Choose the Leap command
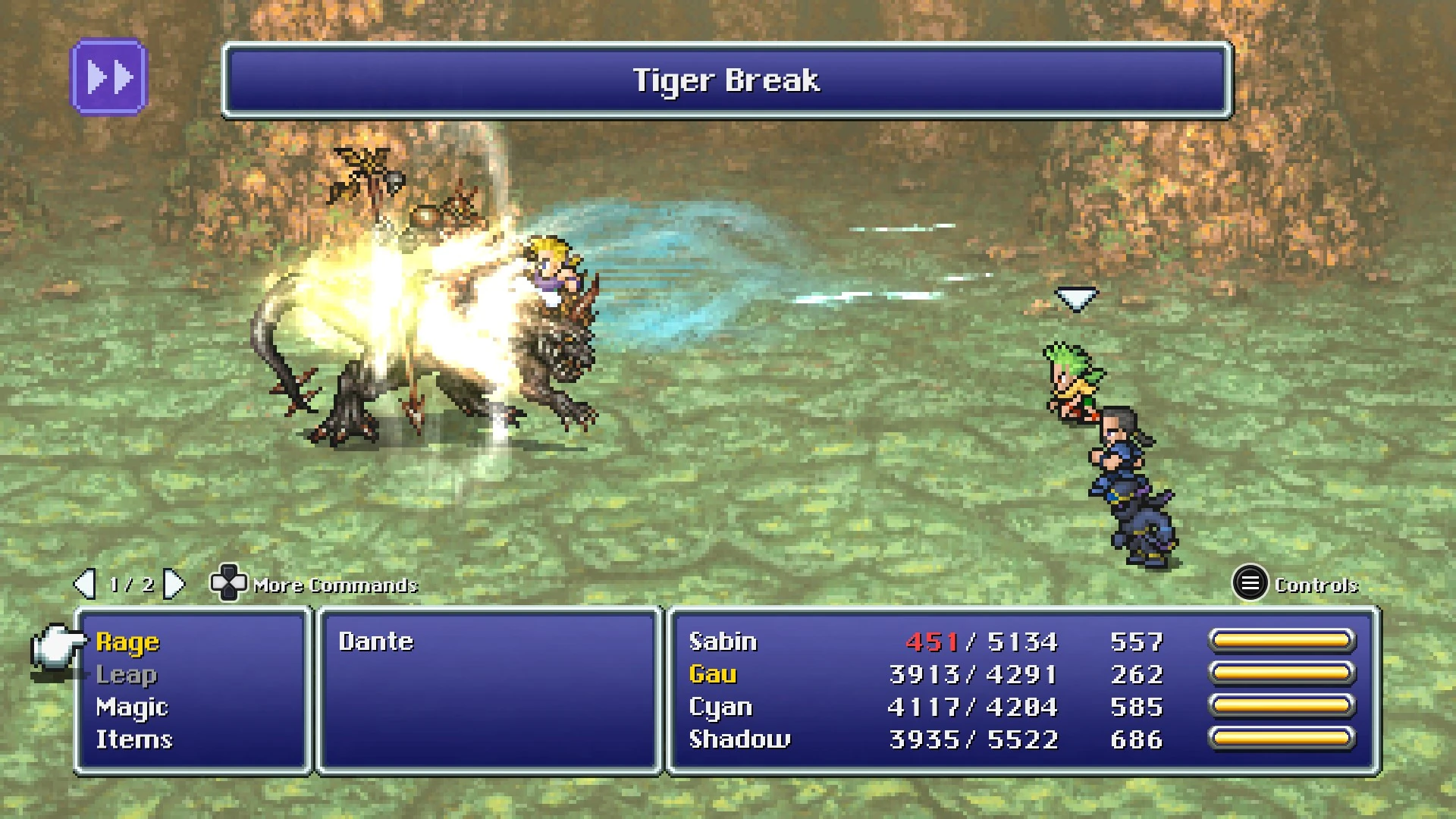Image resolution: width=1456 pixels, height=819 pixels. 126,675
